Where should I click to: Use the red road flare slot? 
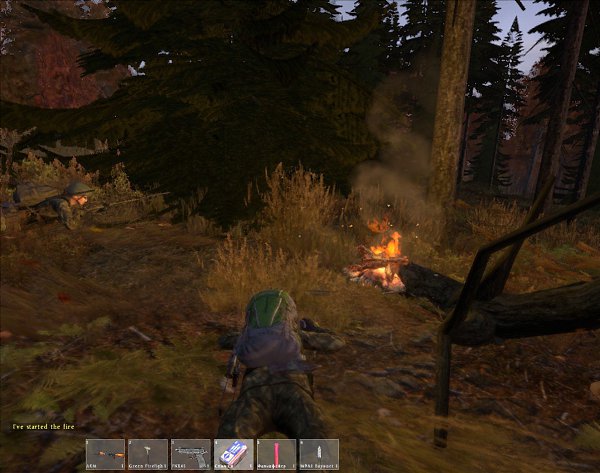pyautogui.click(x=276, y=454)
